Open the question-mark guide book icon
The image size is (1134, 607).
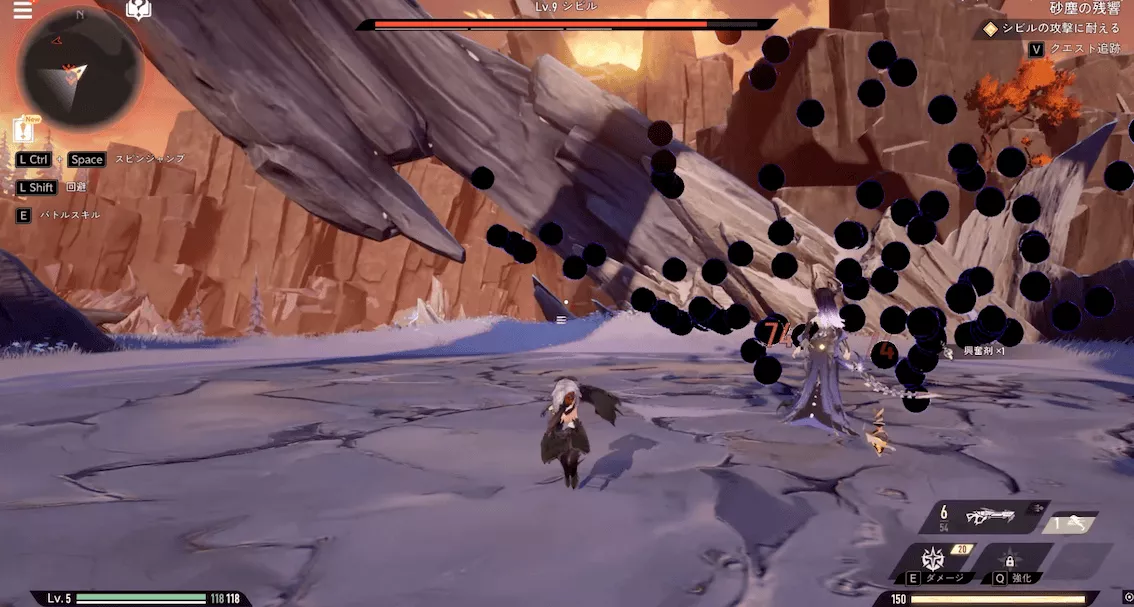coord(138,10)
